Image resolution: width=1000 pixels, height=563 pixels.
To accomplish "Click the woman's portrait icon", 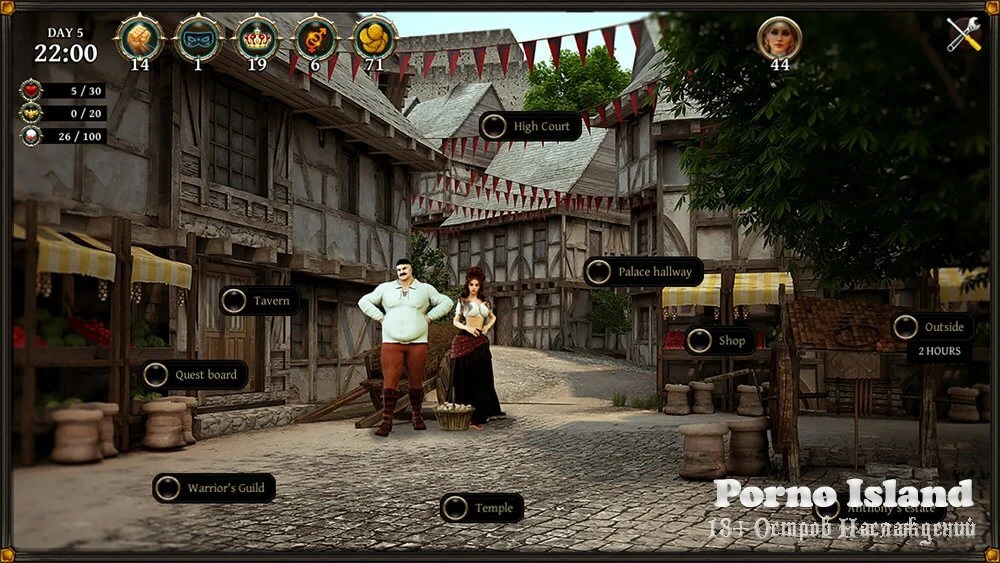I will coord(779,38).
